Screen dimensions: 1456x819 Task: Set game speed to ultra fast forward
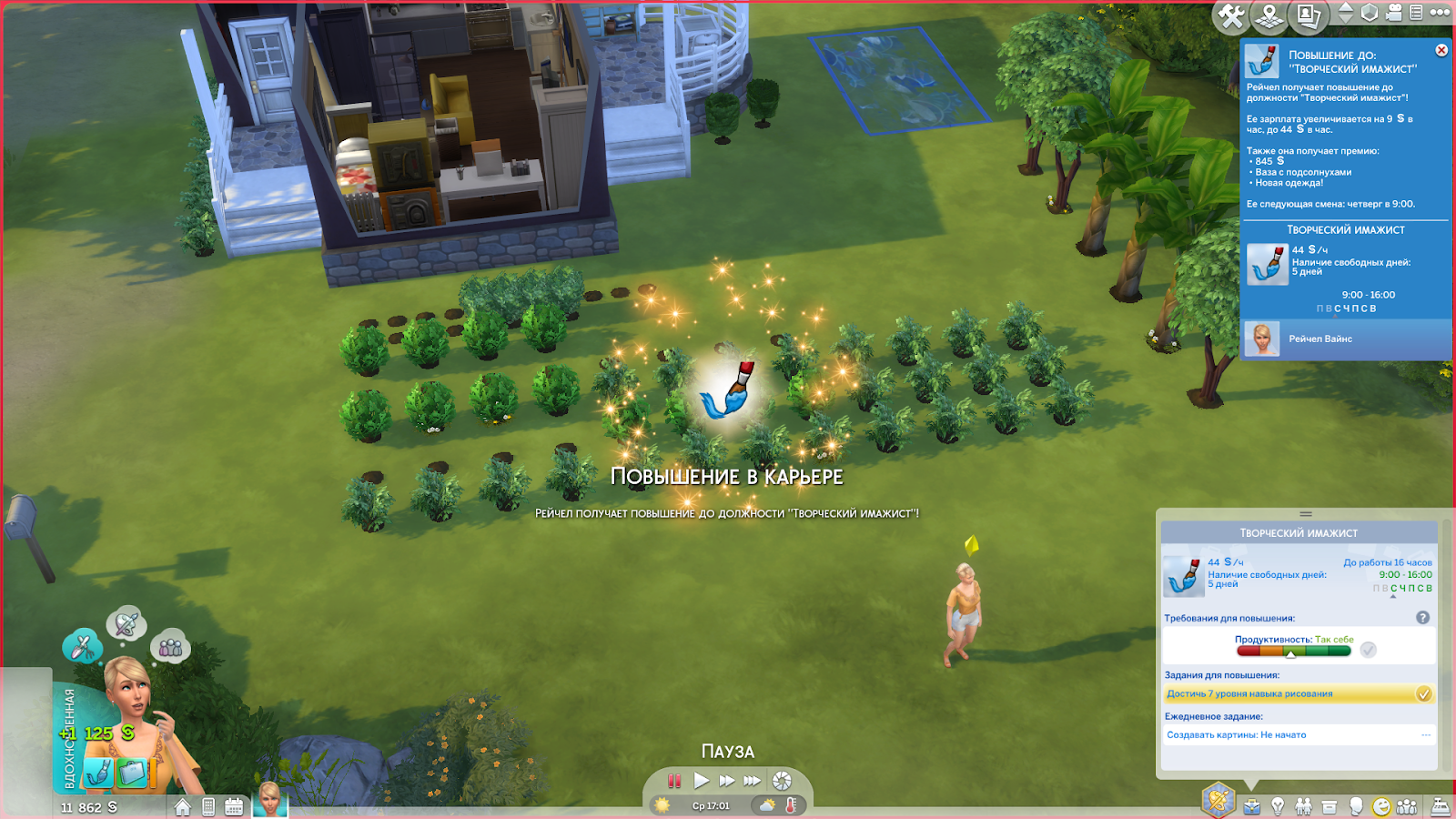click(752, 781)
